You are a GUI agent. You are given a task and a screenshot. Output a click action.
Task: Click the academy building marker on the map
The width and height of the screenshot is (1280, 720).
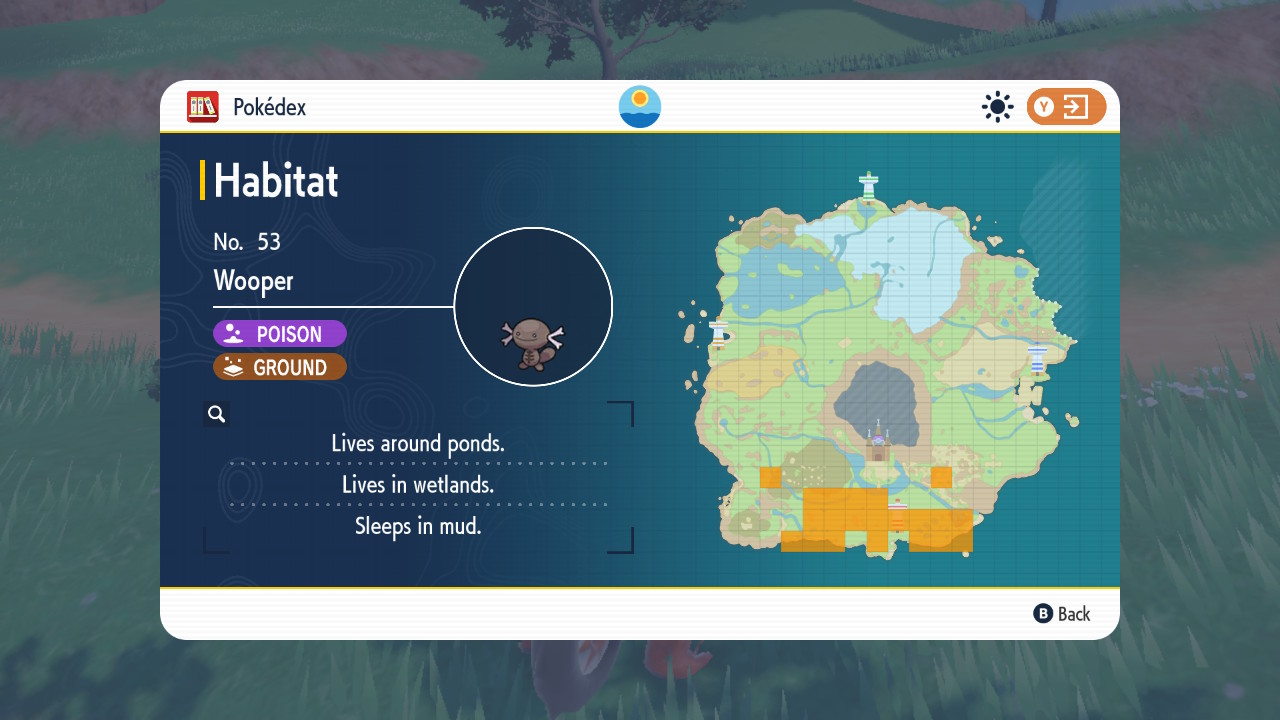pos(878,442)
